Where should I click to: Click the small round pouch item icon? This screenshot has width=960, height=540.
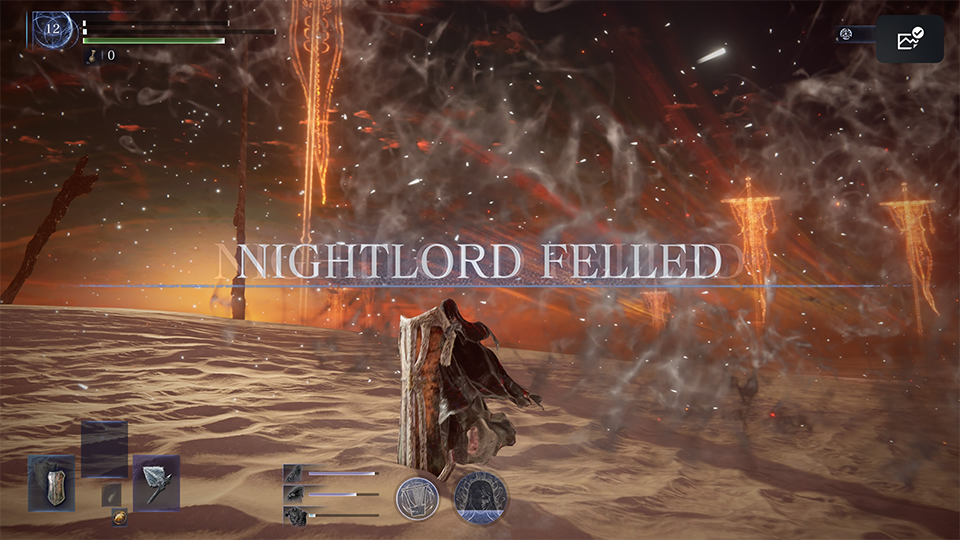119,517
